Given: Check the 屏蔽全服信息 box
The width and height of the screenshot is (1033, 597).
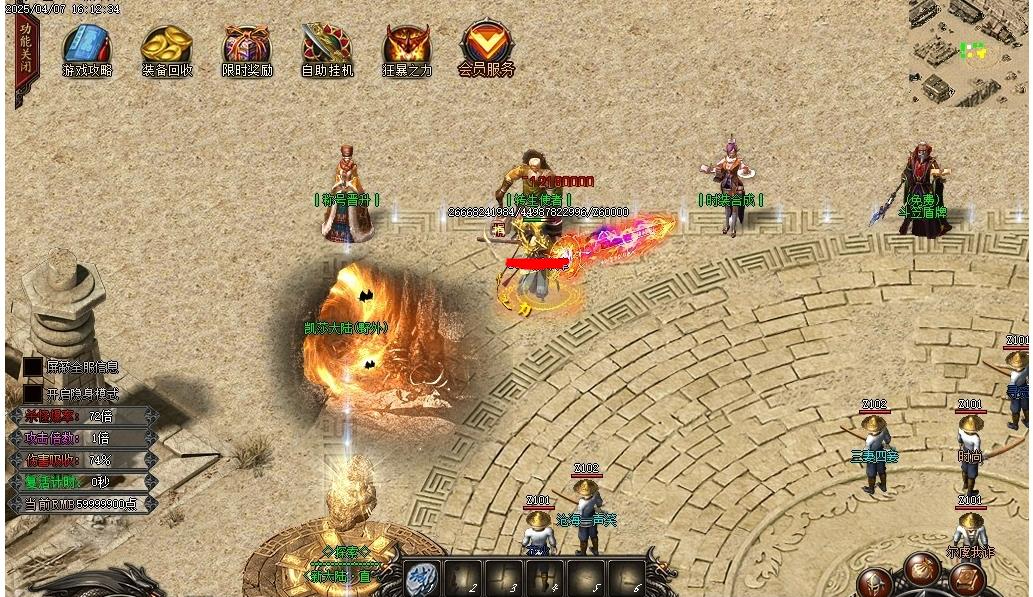Looking at the screenshot, I should tap(33, 368).
